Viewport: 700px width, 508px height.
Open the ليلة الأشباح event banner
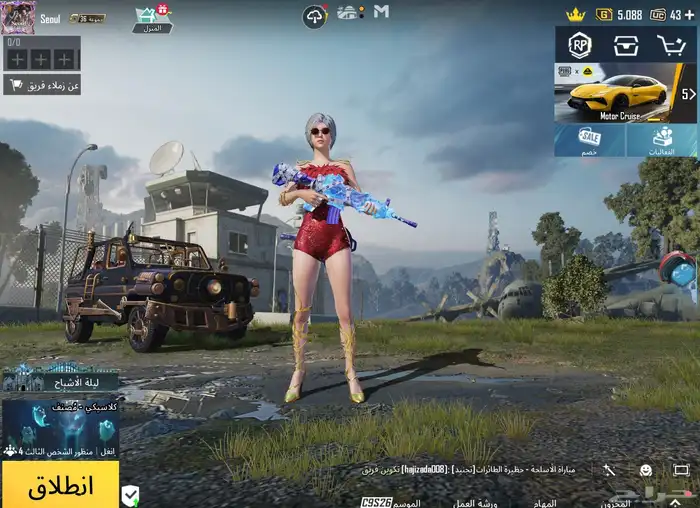(x=60, y=377)
